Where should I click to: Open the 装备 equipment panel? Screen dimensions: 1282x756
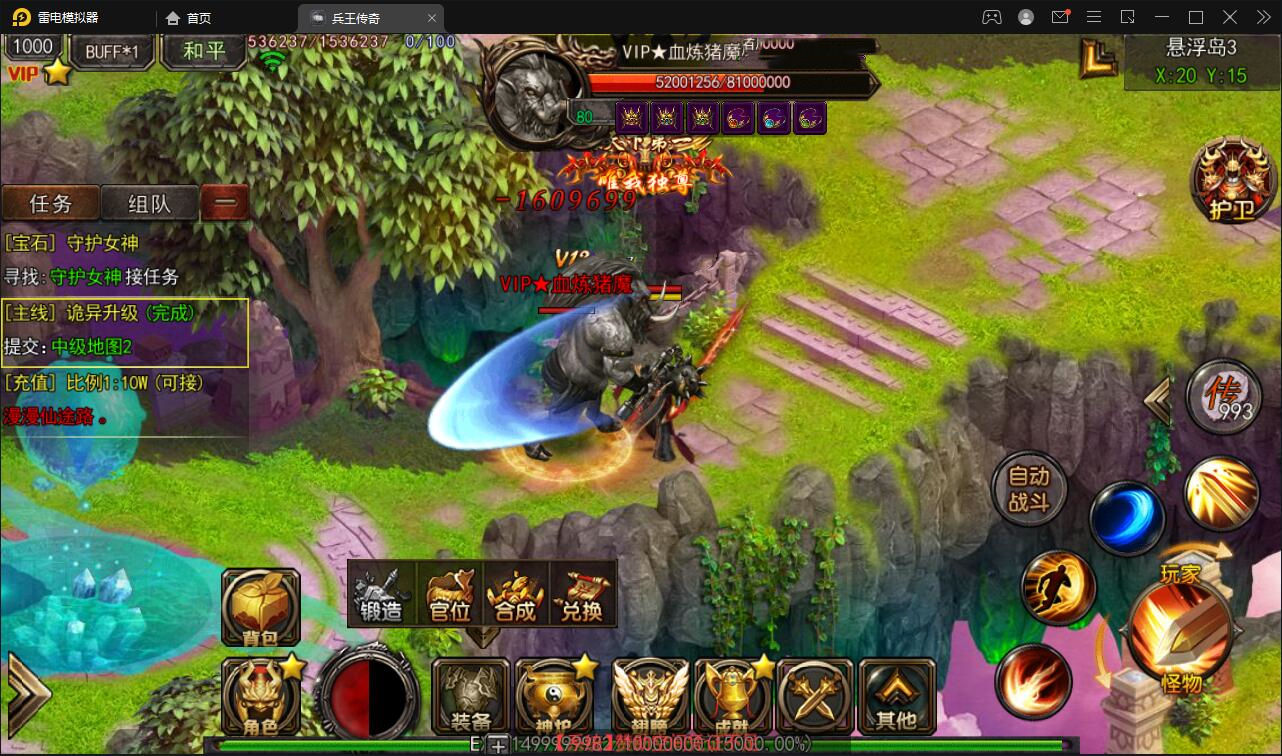tap(471, 696)
